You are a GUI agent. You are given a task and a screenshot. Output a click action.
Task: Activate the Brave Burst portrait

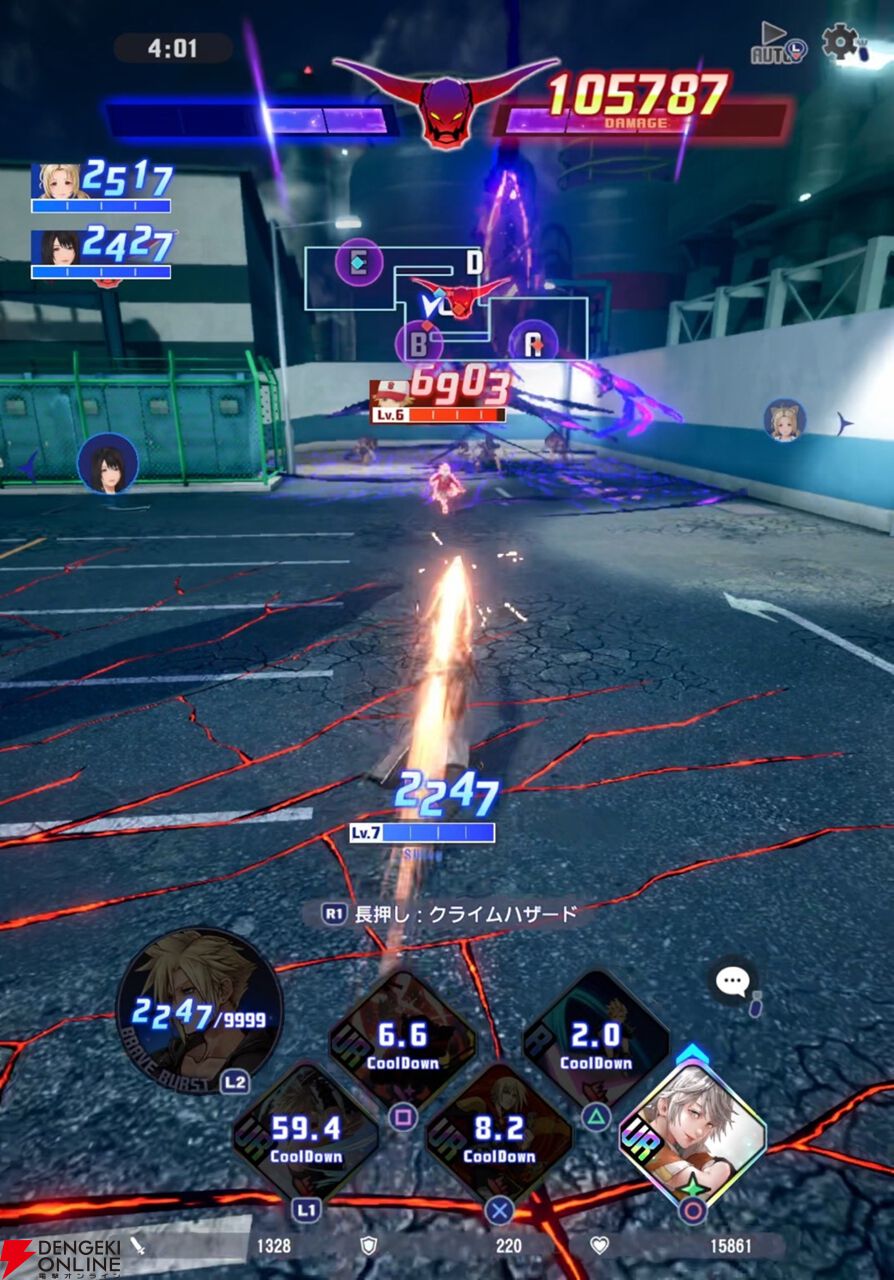[199, 1010]
